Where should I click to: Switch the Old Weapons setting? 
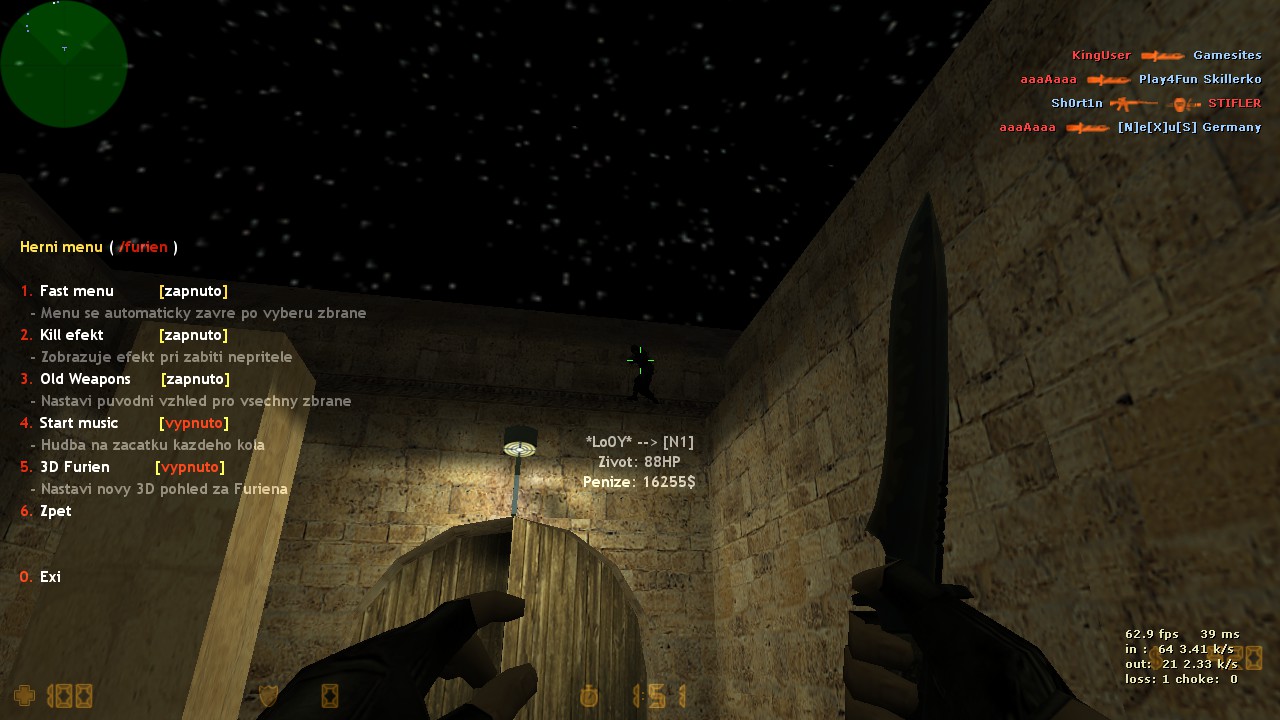click(x=85, y=379)
